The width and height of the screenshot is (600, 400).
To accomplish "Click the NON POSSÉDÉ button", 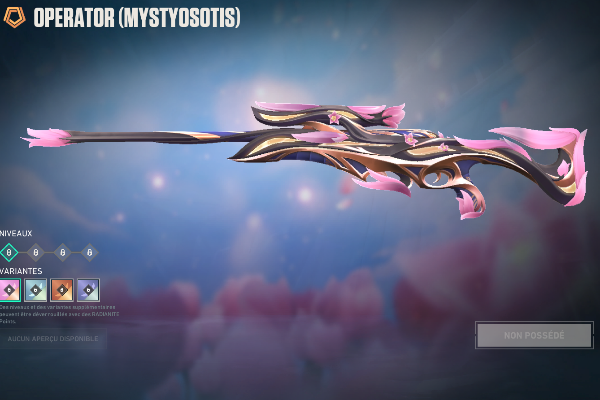I will click(534, 335).
